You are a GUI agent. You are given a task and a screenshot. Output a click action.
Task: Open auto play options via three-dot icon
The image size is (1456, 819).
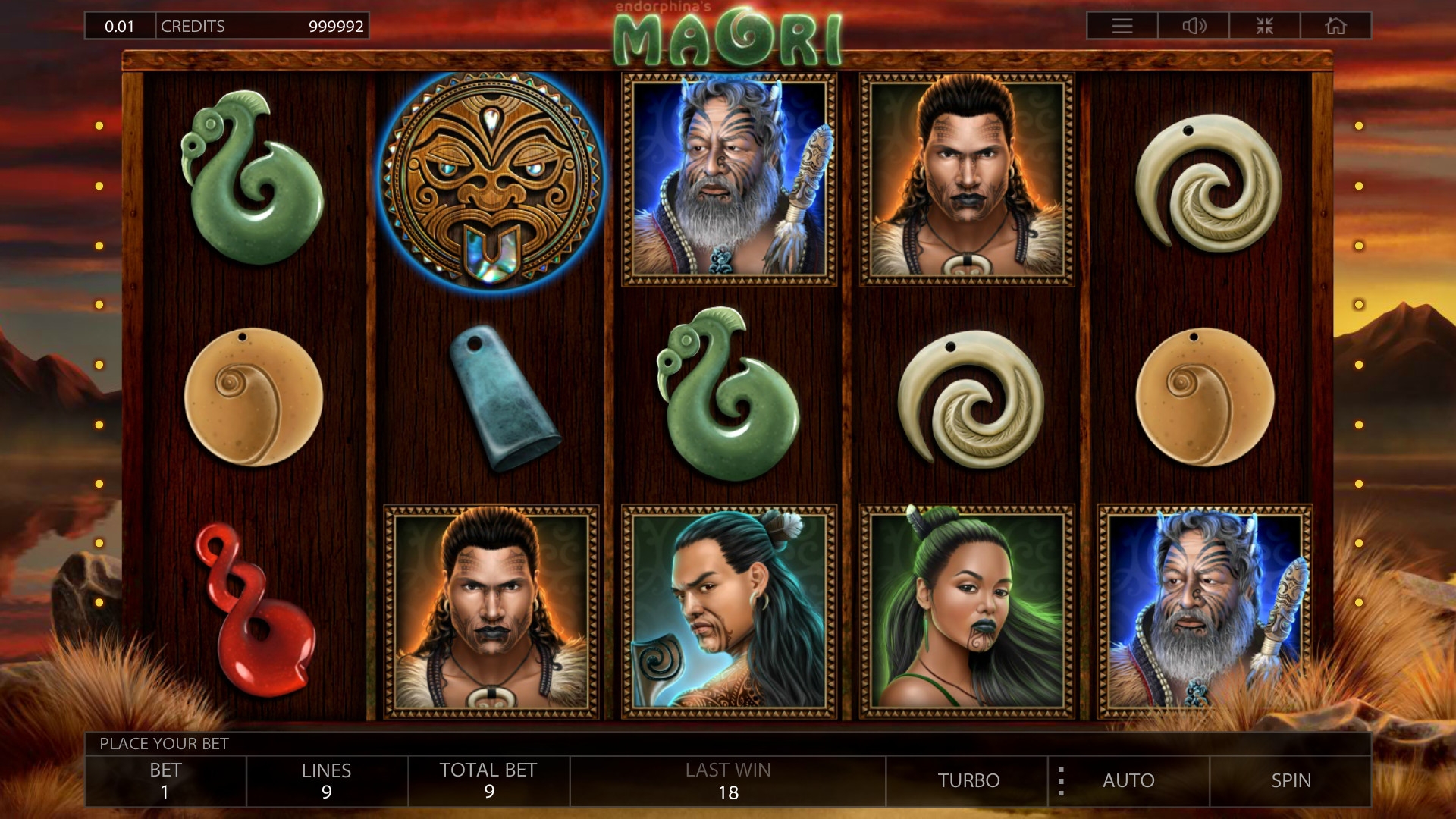[x=1061, y=780]
